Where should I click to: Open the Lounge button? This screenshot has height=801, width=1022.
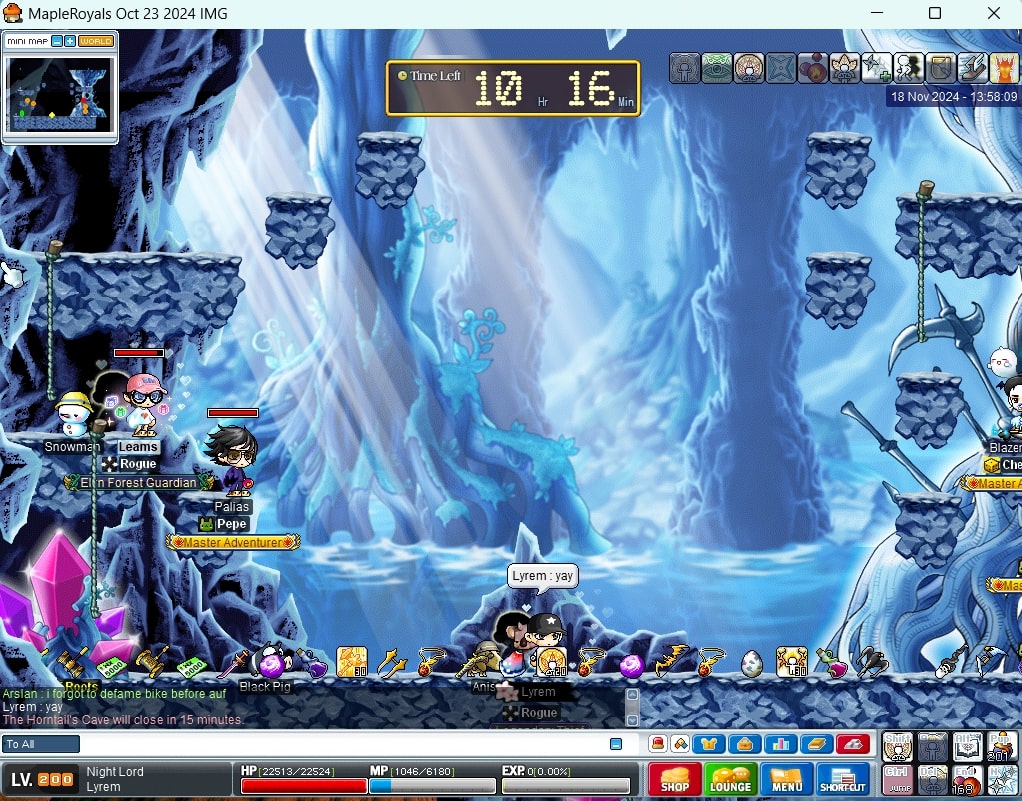coord(731,780)
